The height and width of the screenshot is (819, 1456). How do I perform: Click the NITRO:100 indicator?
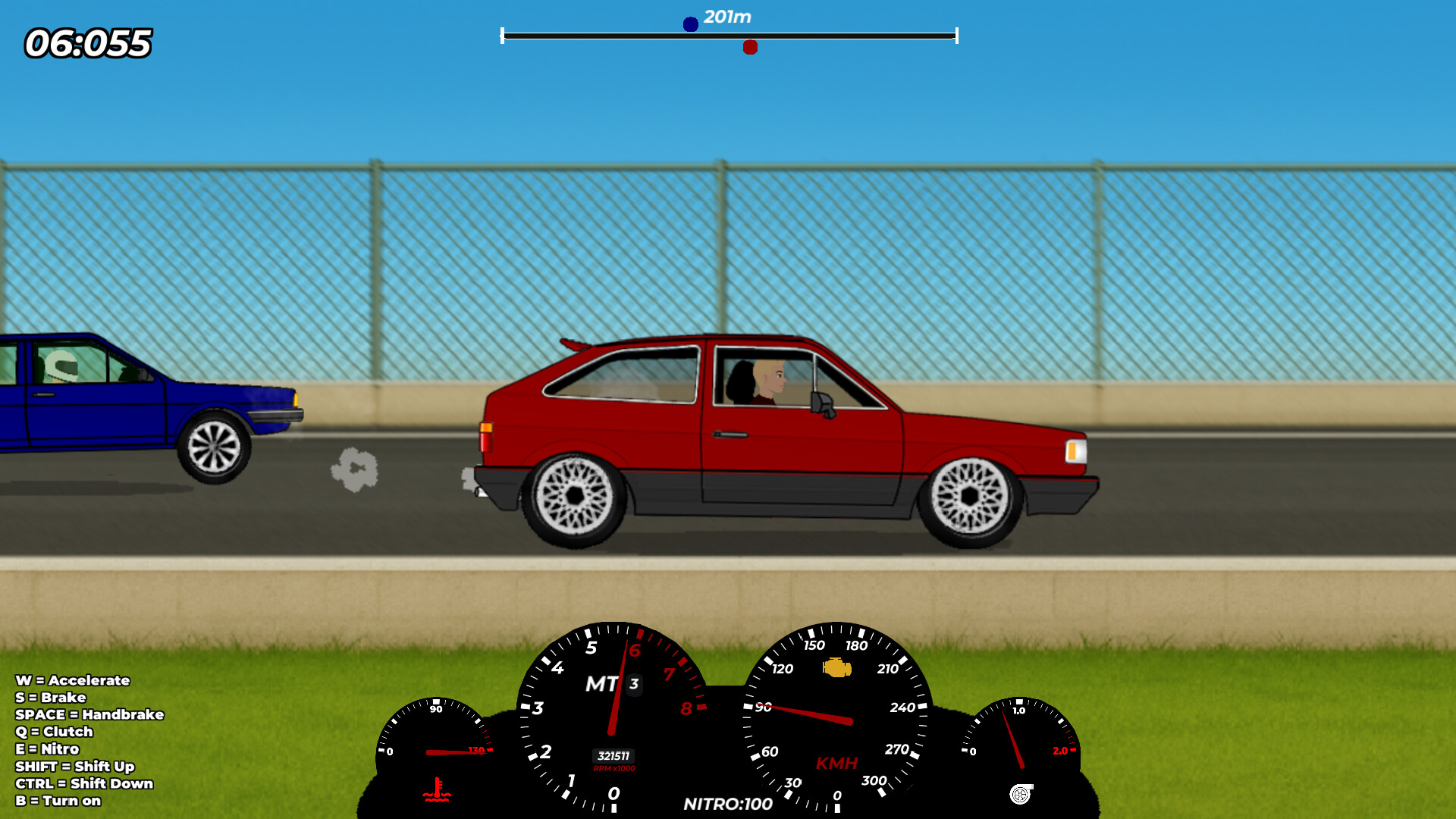(727, 805)
